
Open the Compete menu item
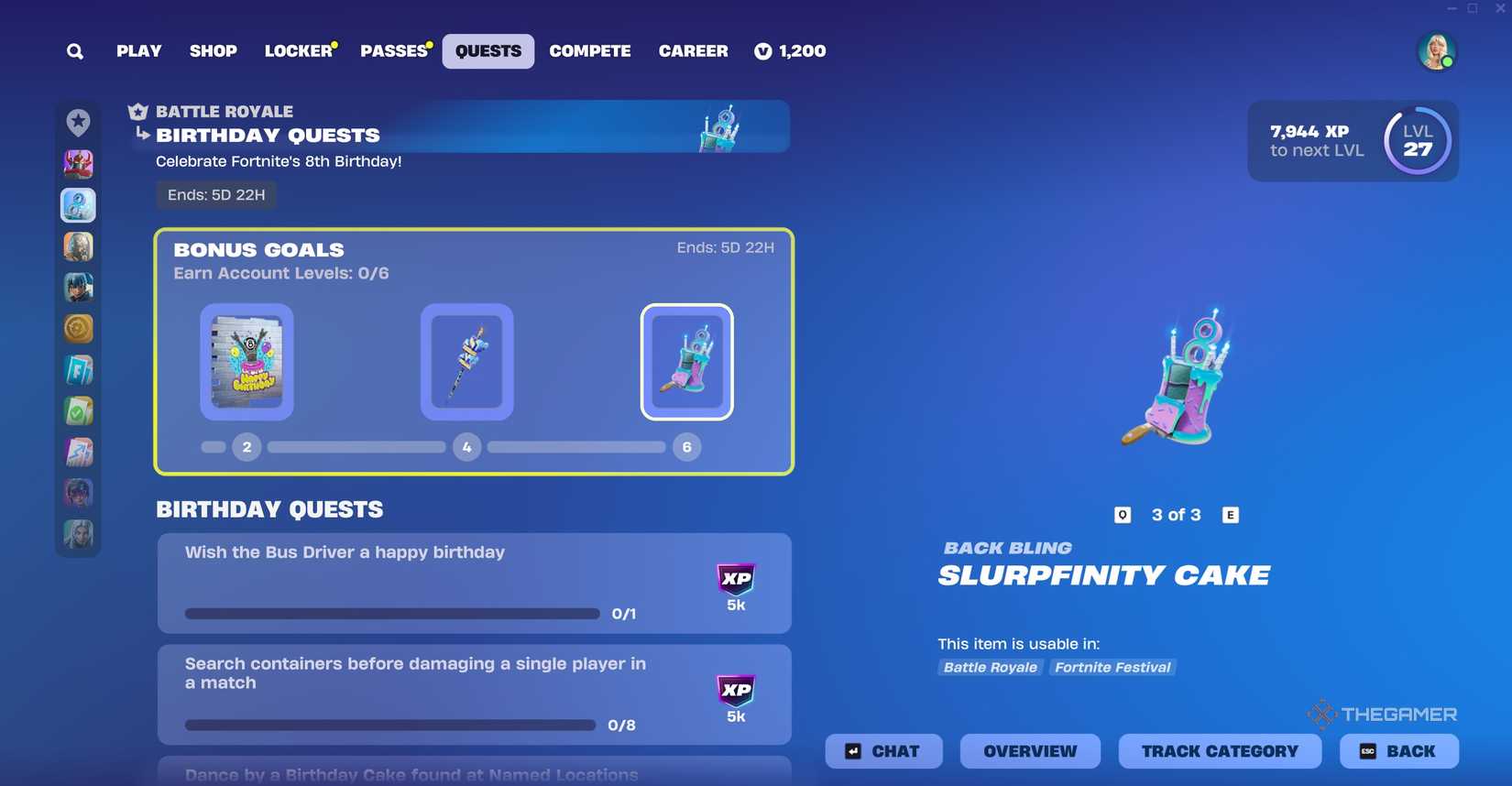coord(589,51)
